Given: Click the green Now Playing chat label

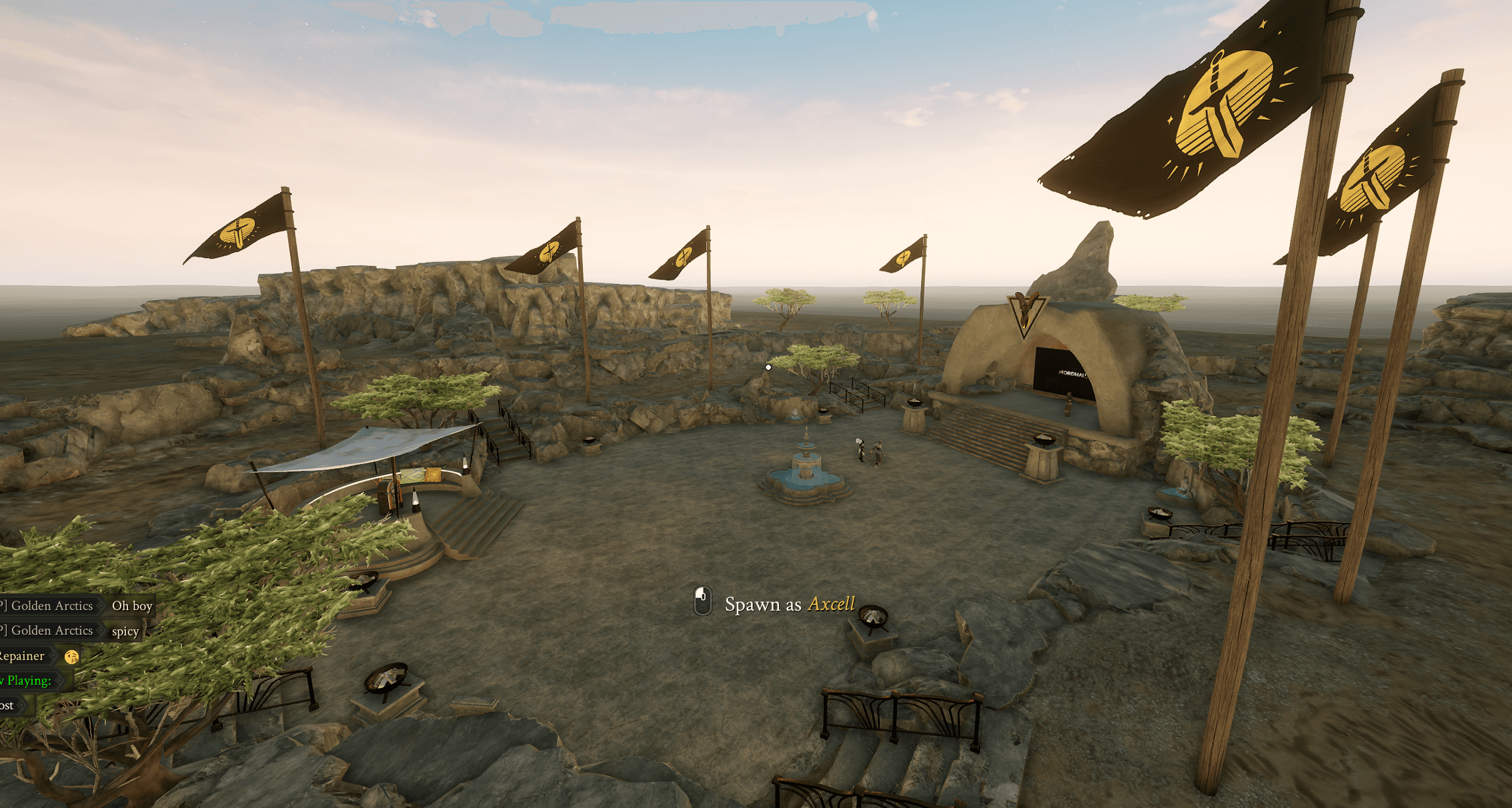Looking at the screenshot, I should (25, 680).
